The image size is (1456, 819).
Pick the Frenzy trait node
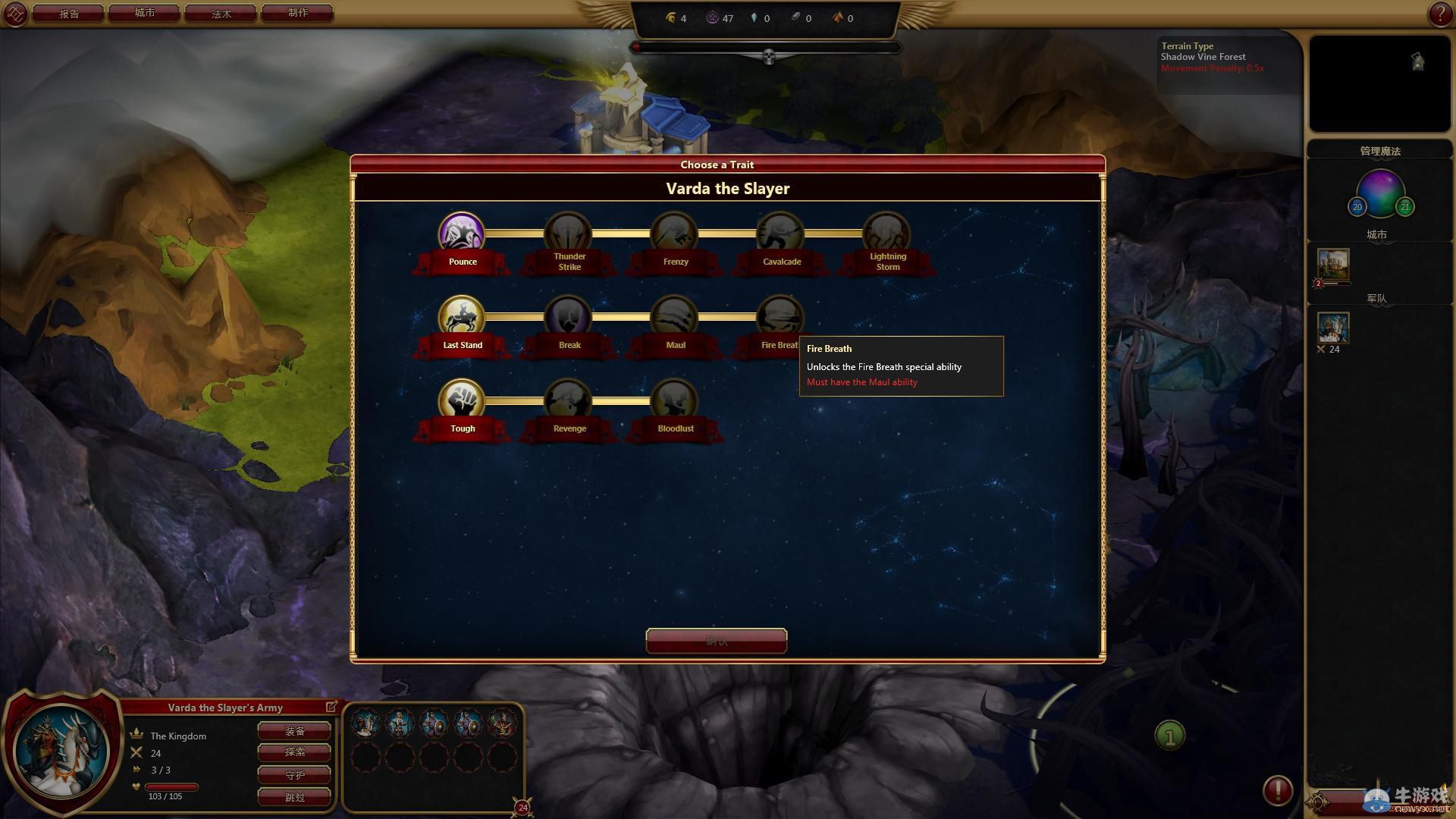coord(673,233)
